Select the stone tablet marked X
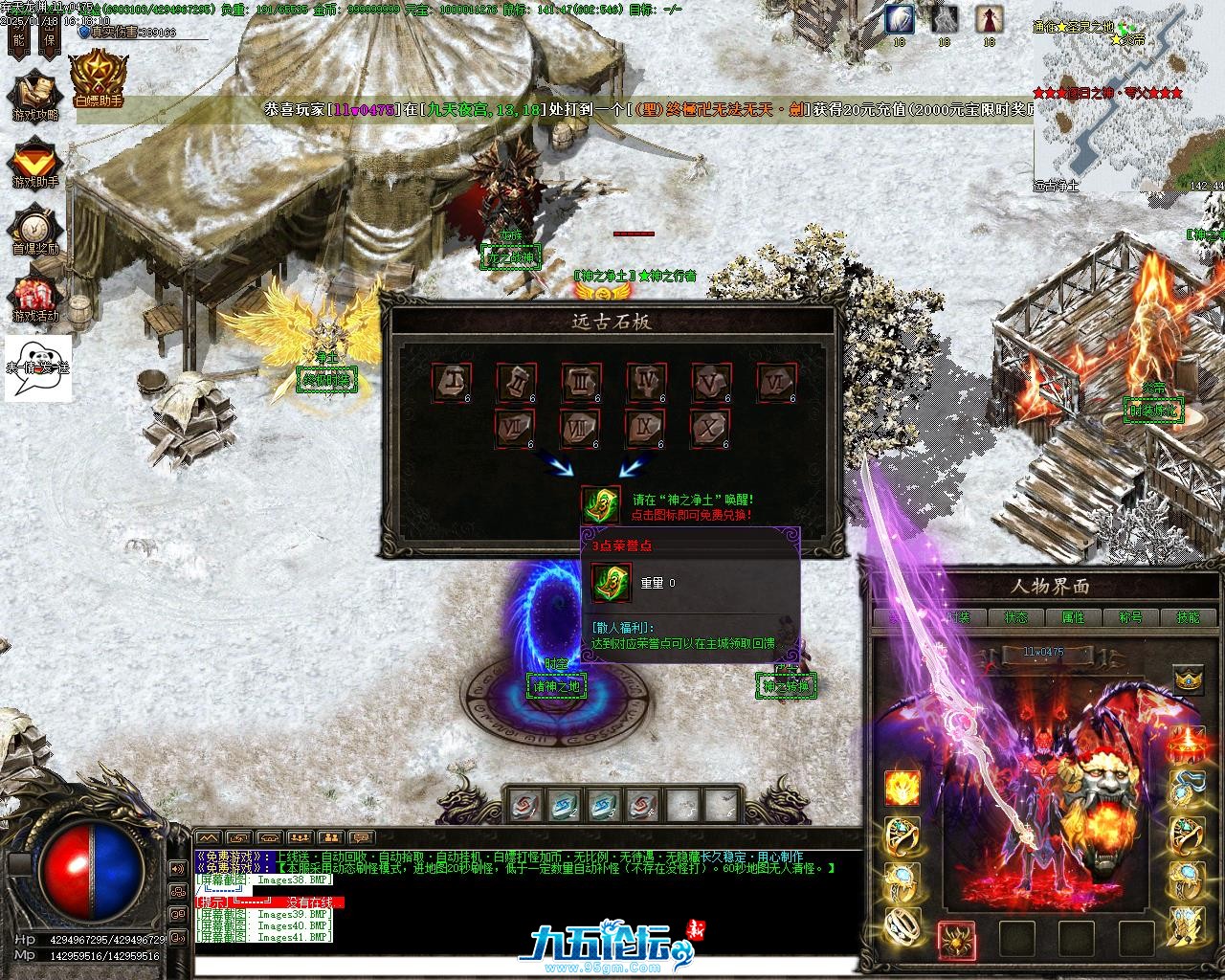 pyautogui.click(x=711, y=429)
